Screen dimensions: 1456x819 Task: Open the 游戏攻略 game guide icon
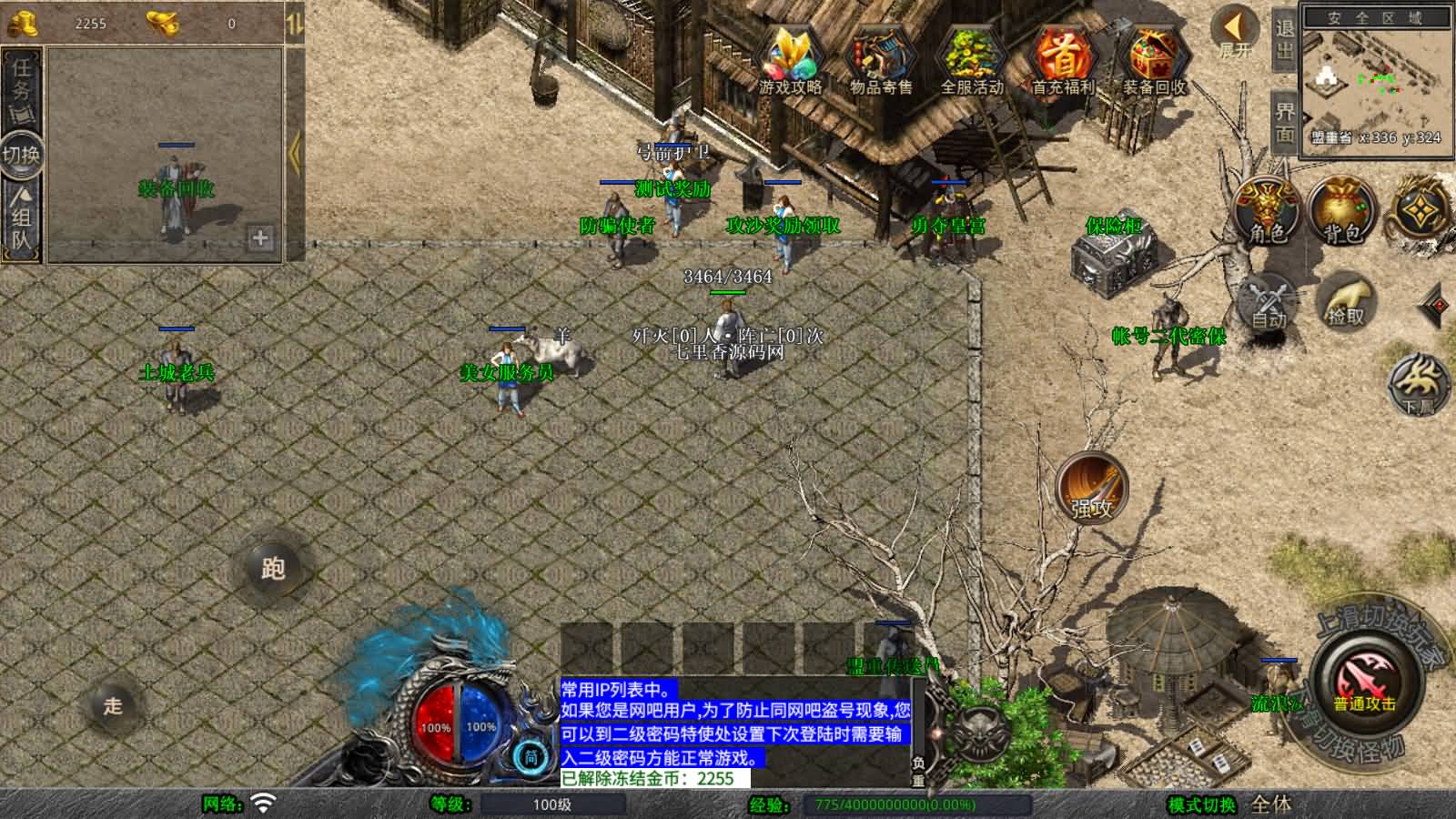[790, 59]
